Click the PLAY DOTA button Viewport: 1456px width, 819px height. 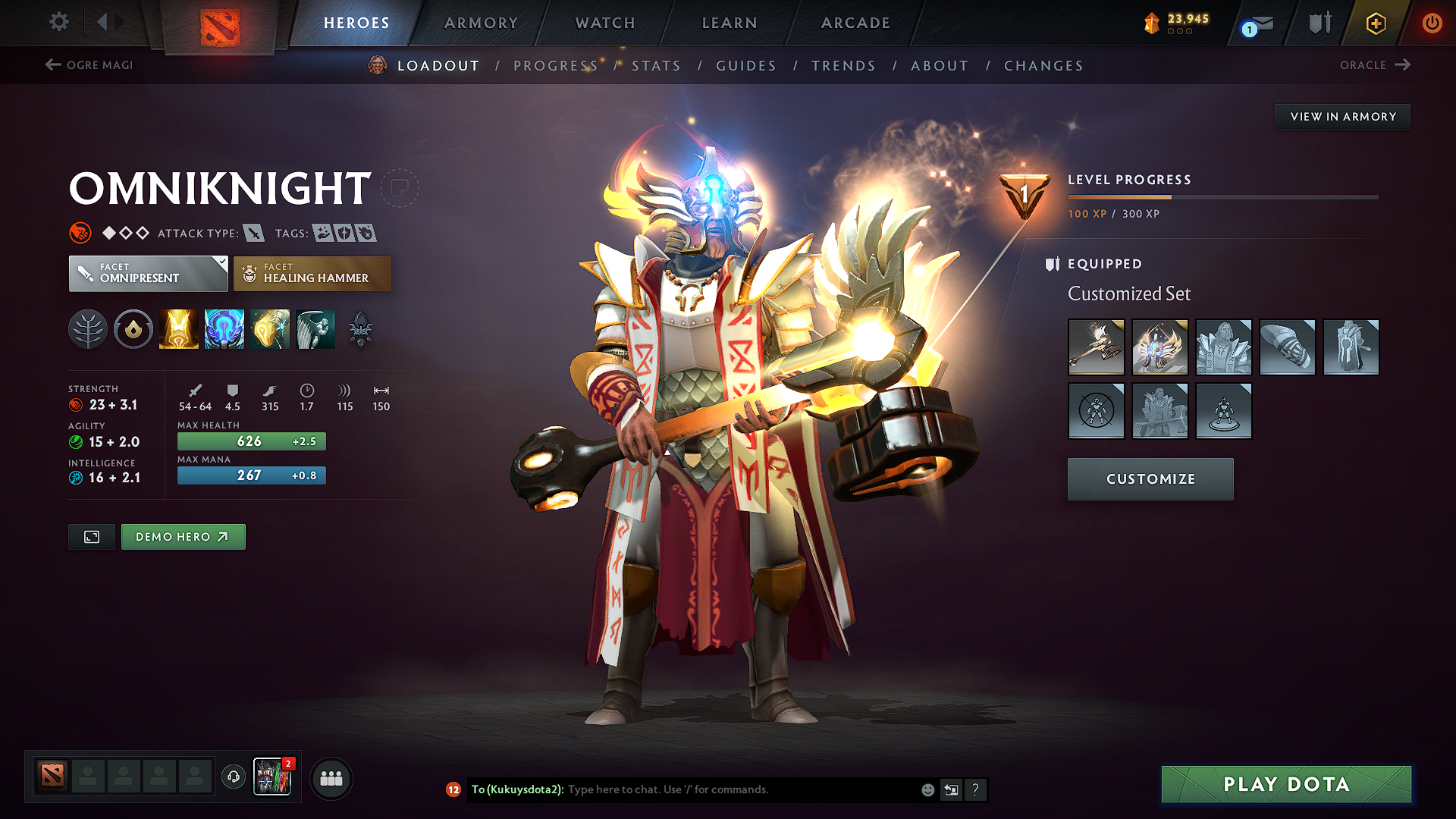(1285, 784)
